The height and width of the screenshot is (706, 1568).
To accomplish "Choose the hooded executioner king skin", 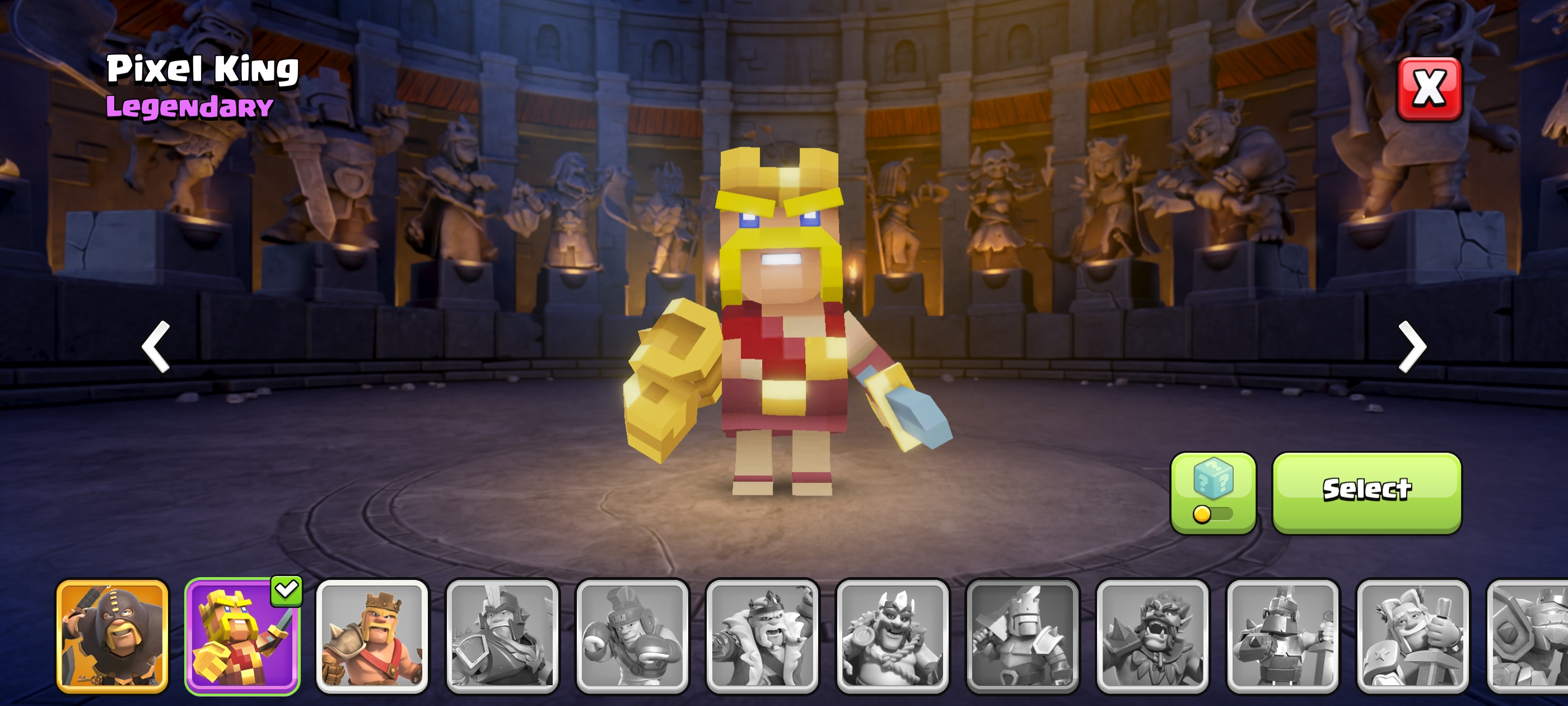I will click(113, 635).
